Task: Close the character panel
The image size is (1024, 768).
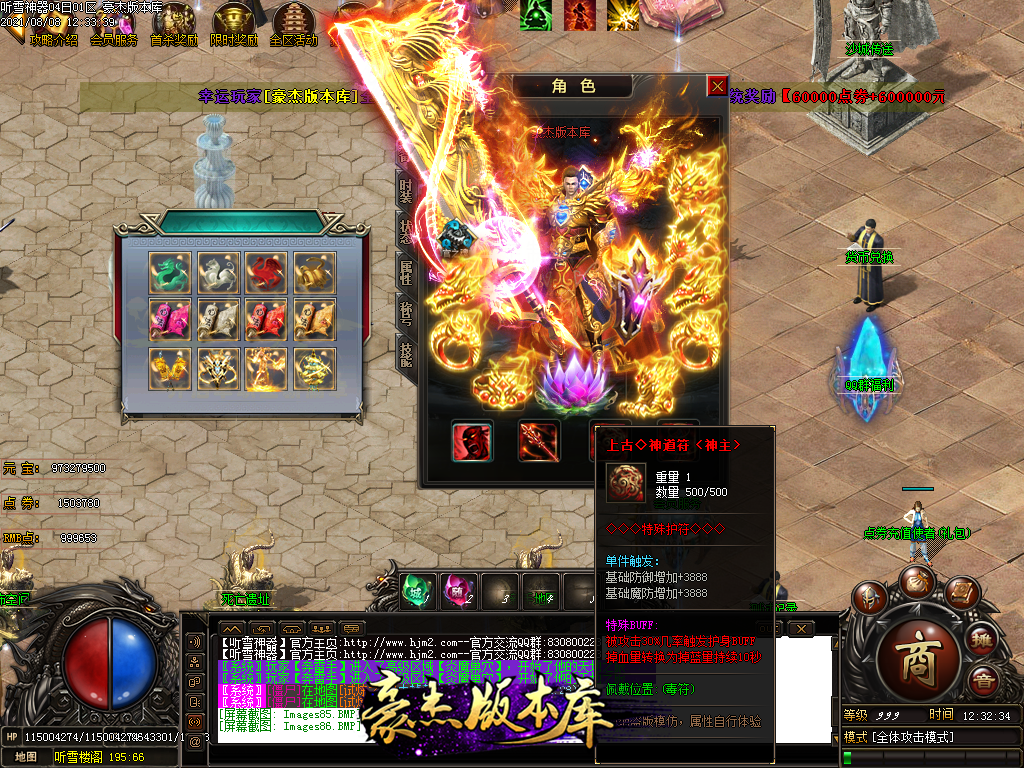Action: point(717,86)
